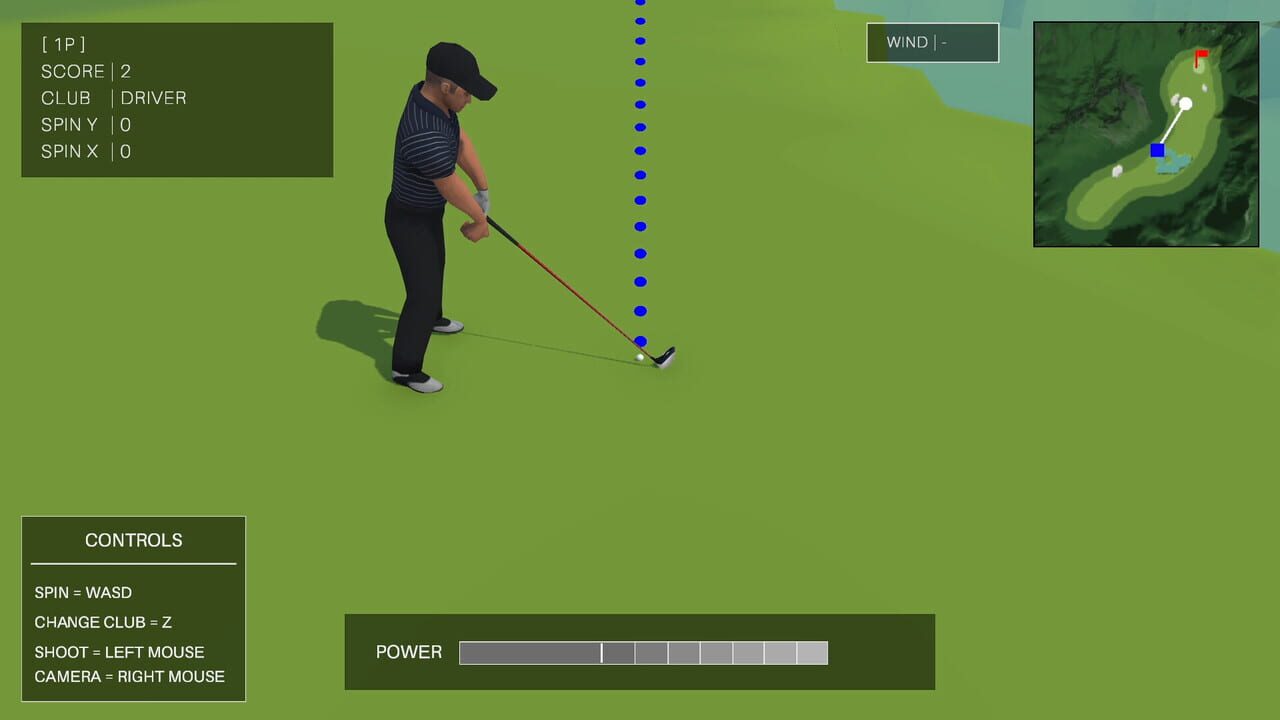Screen dimensions: 1280x720
Task: Open the CLUB | DRIVER selection entry
Action: coord(112,97)
